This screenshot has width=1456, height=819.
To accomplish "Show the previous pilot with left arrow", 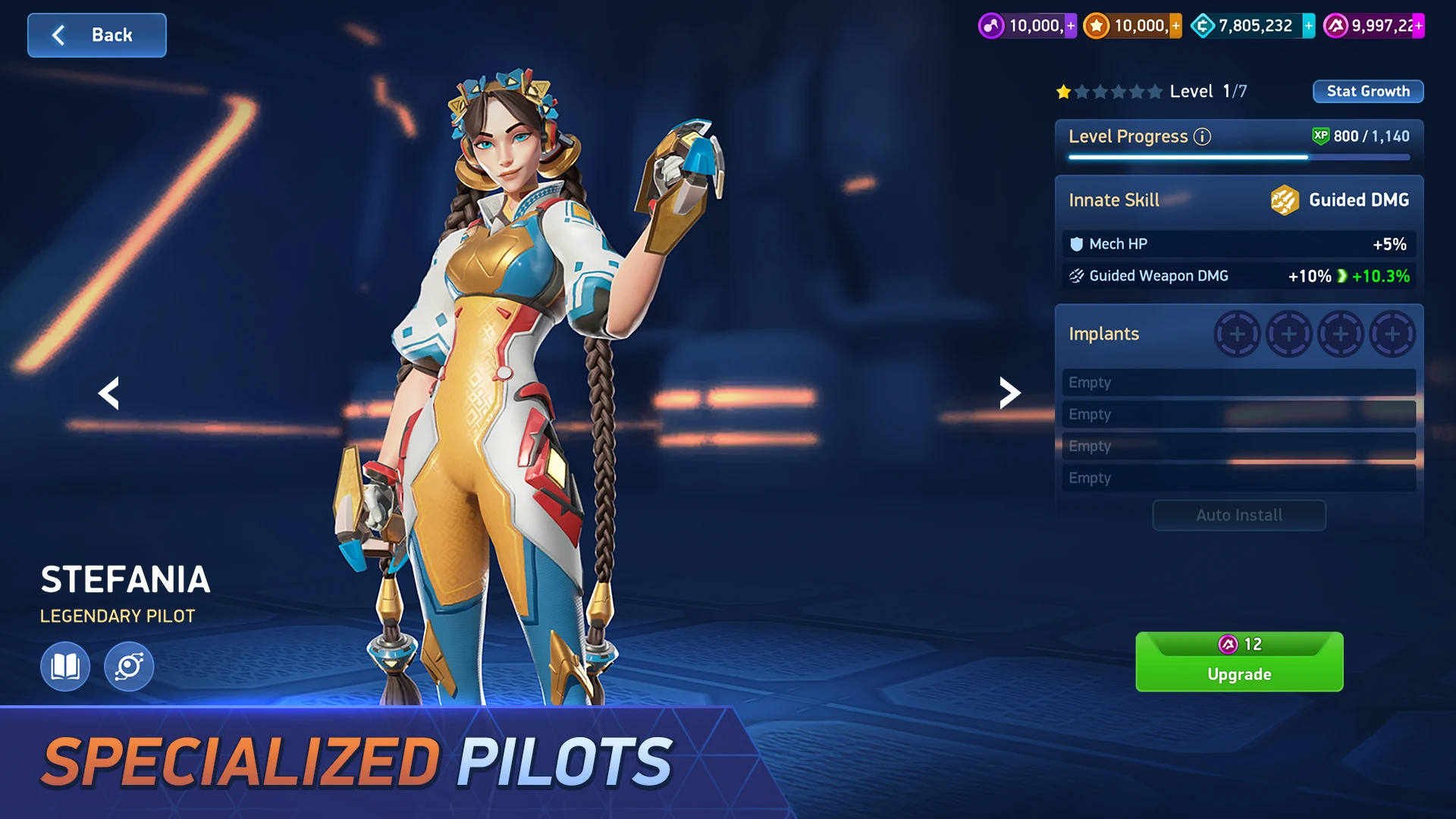I will pyautogui.click(x=109, y=393).
